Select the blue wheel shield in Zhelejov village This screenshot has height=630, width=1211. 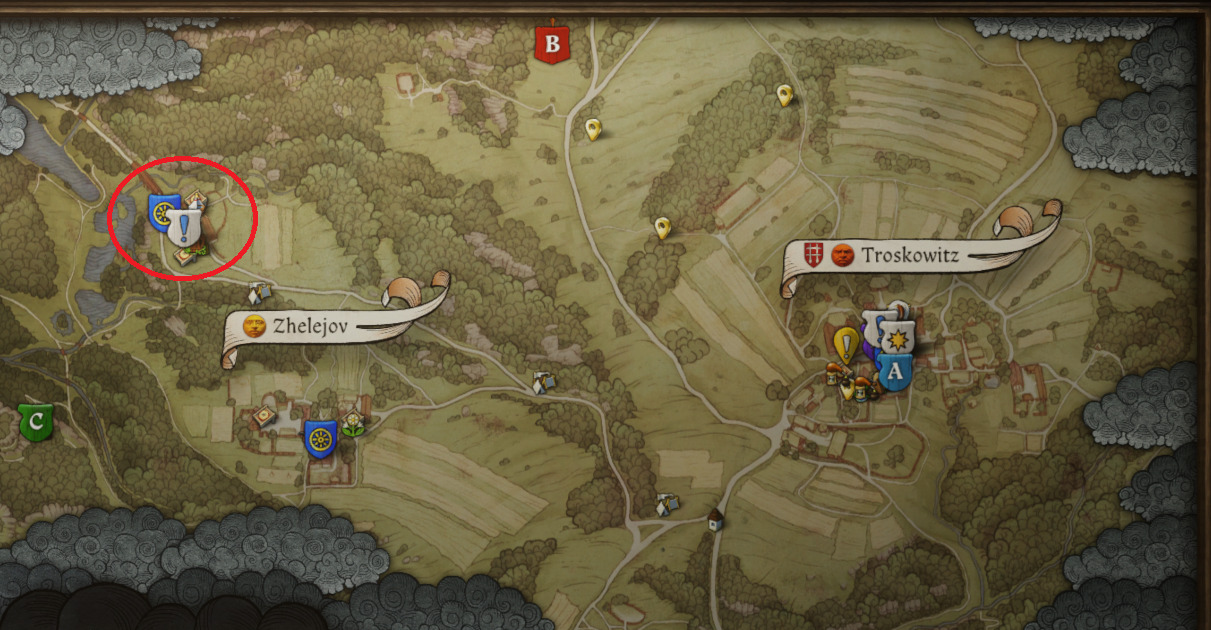point(320,439)
